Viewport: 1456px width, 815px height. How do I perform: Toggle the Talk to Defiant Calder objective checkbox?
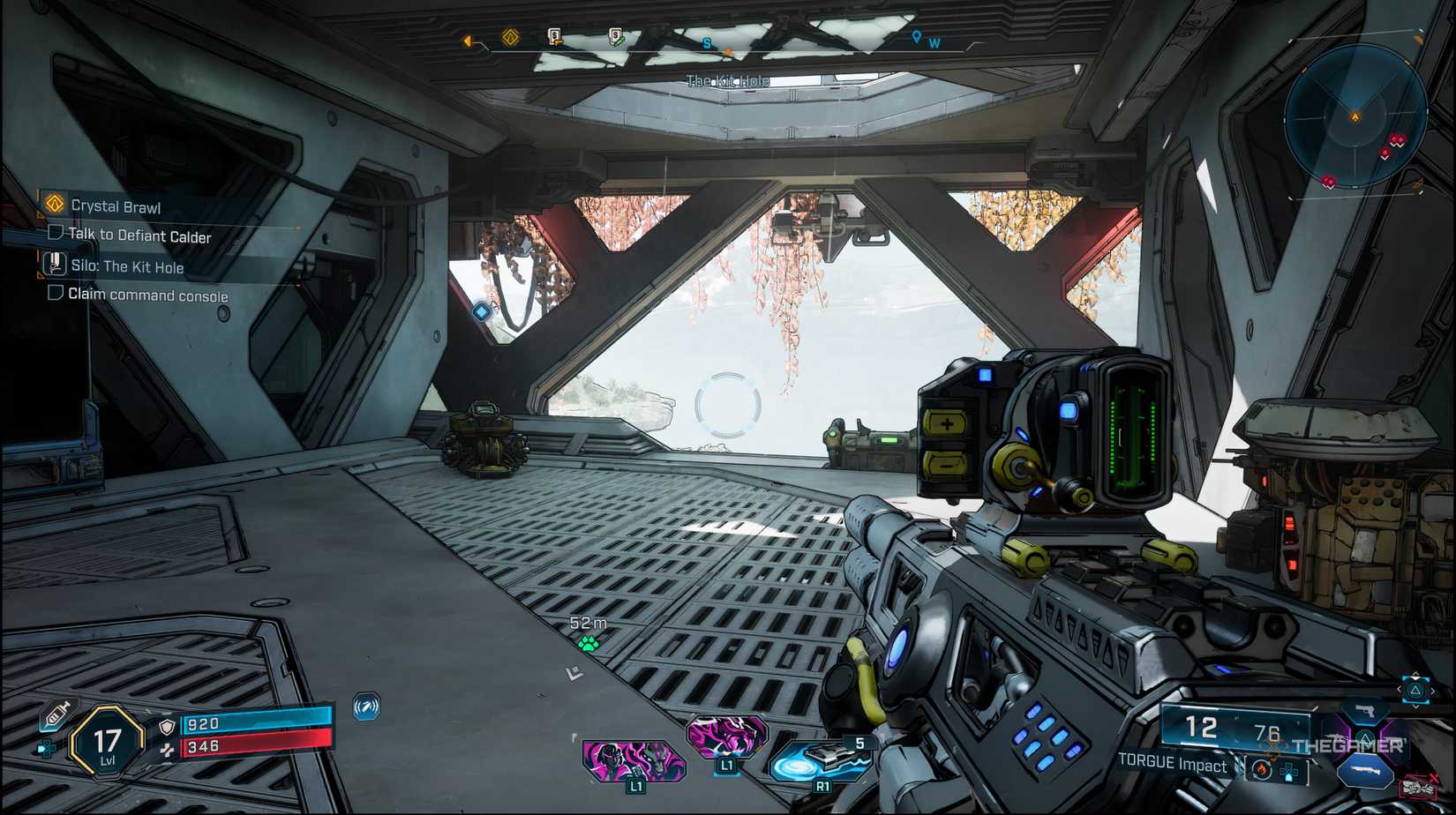click(56, 235)
